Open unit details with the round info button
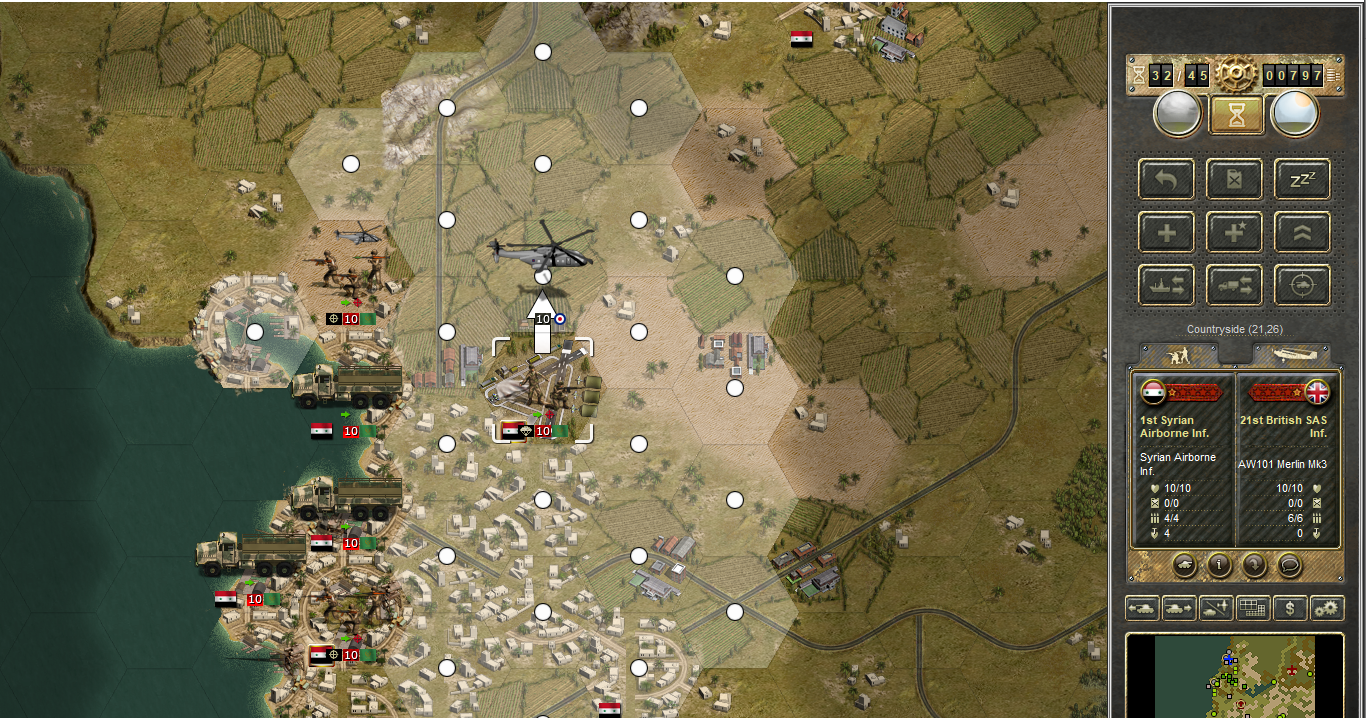This screenshot has height=718, width=1366. click(x=1219, y=565)
